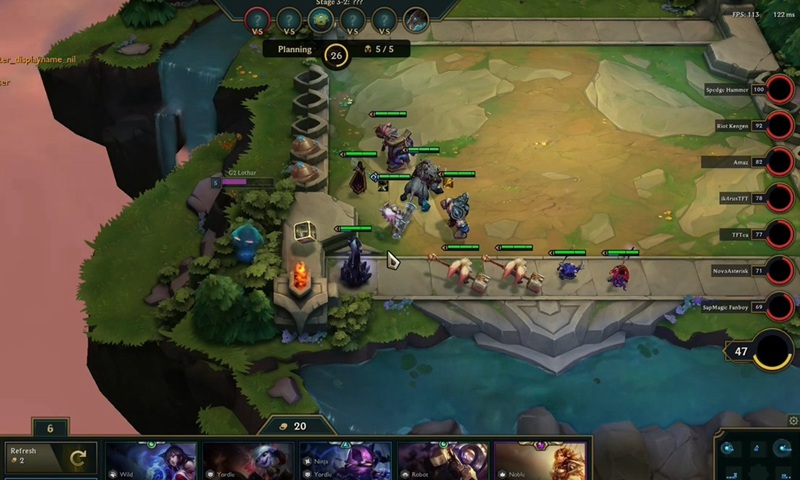Choose SapMagic Fanboy's portrait

coord(781,306)
